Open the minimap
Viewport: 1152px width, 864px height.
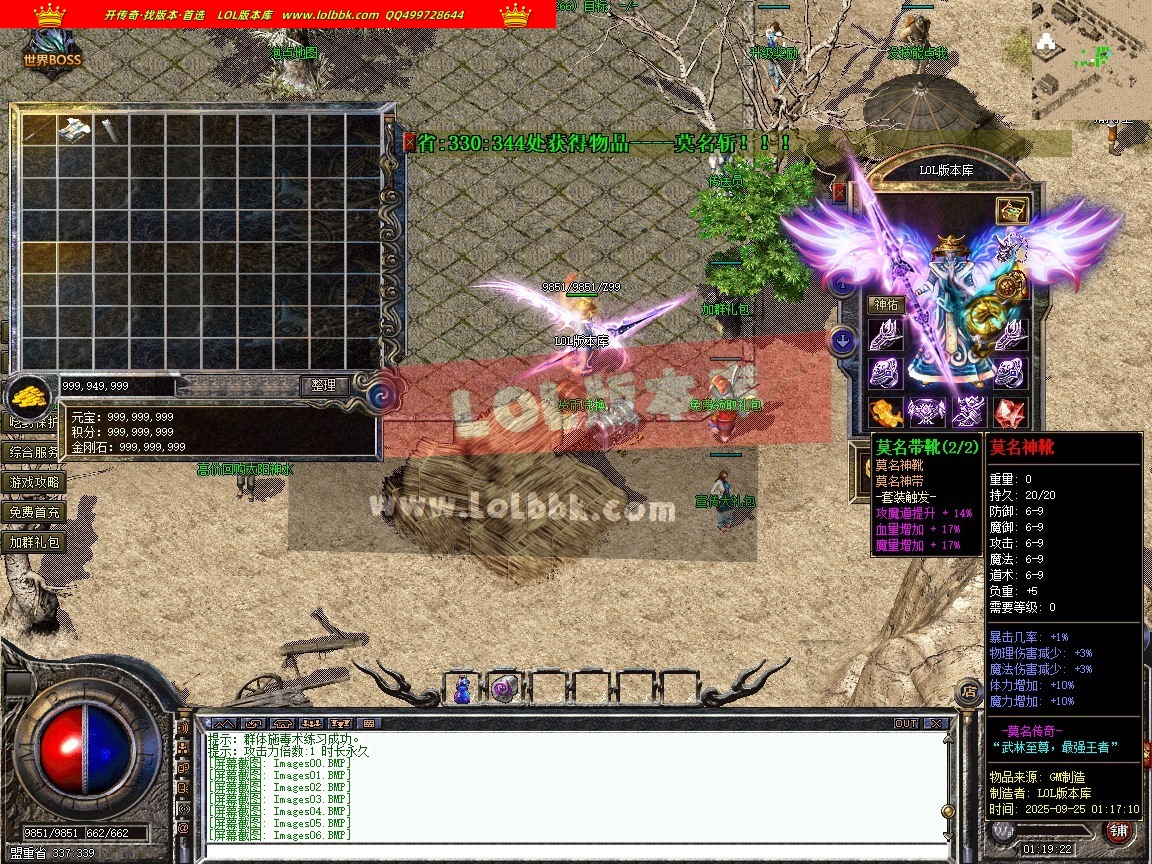coord(1091,60)
